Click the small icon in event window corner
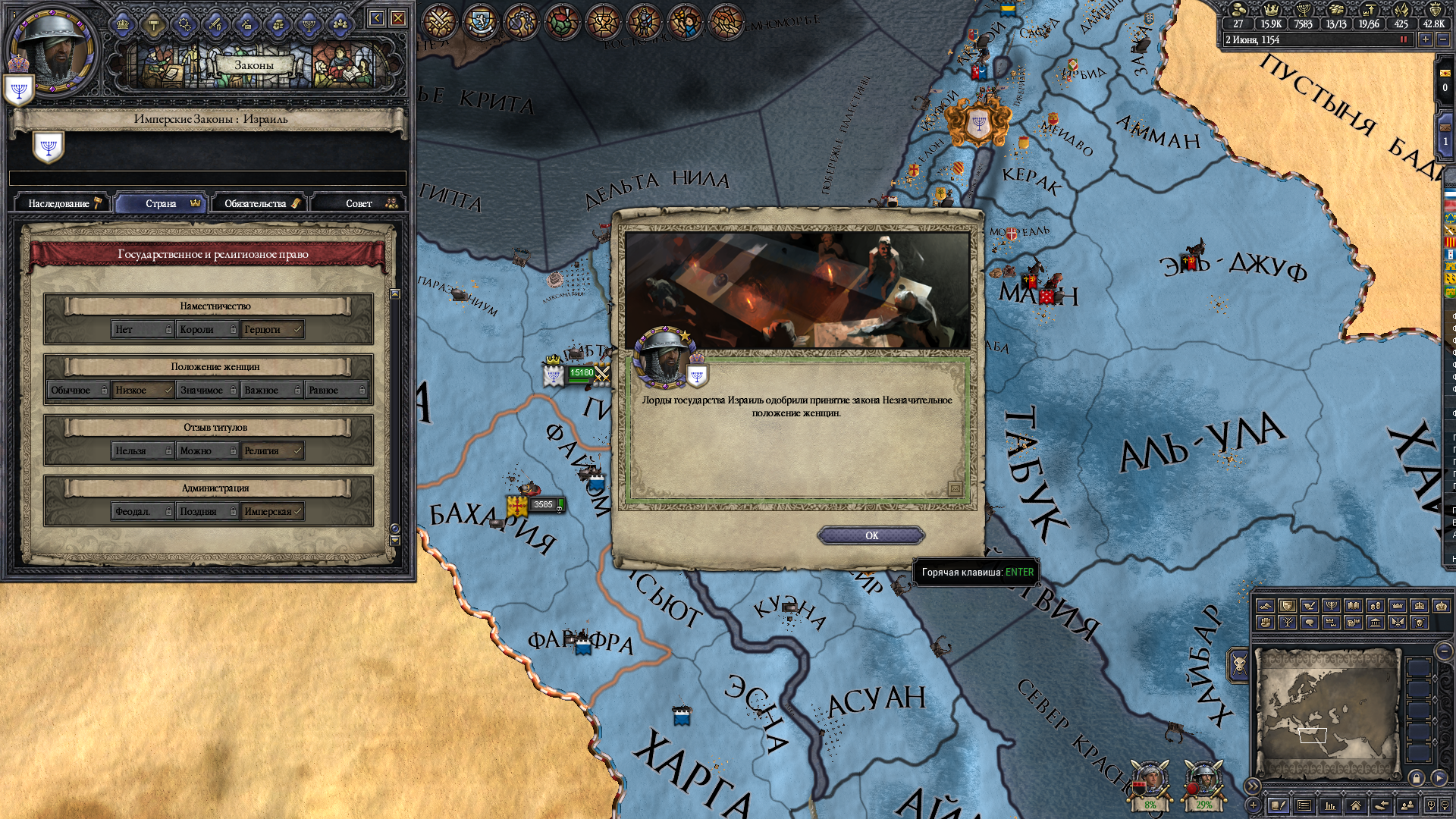This screenshot has height=819, width=1456. pos(955,489)
